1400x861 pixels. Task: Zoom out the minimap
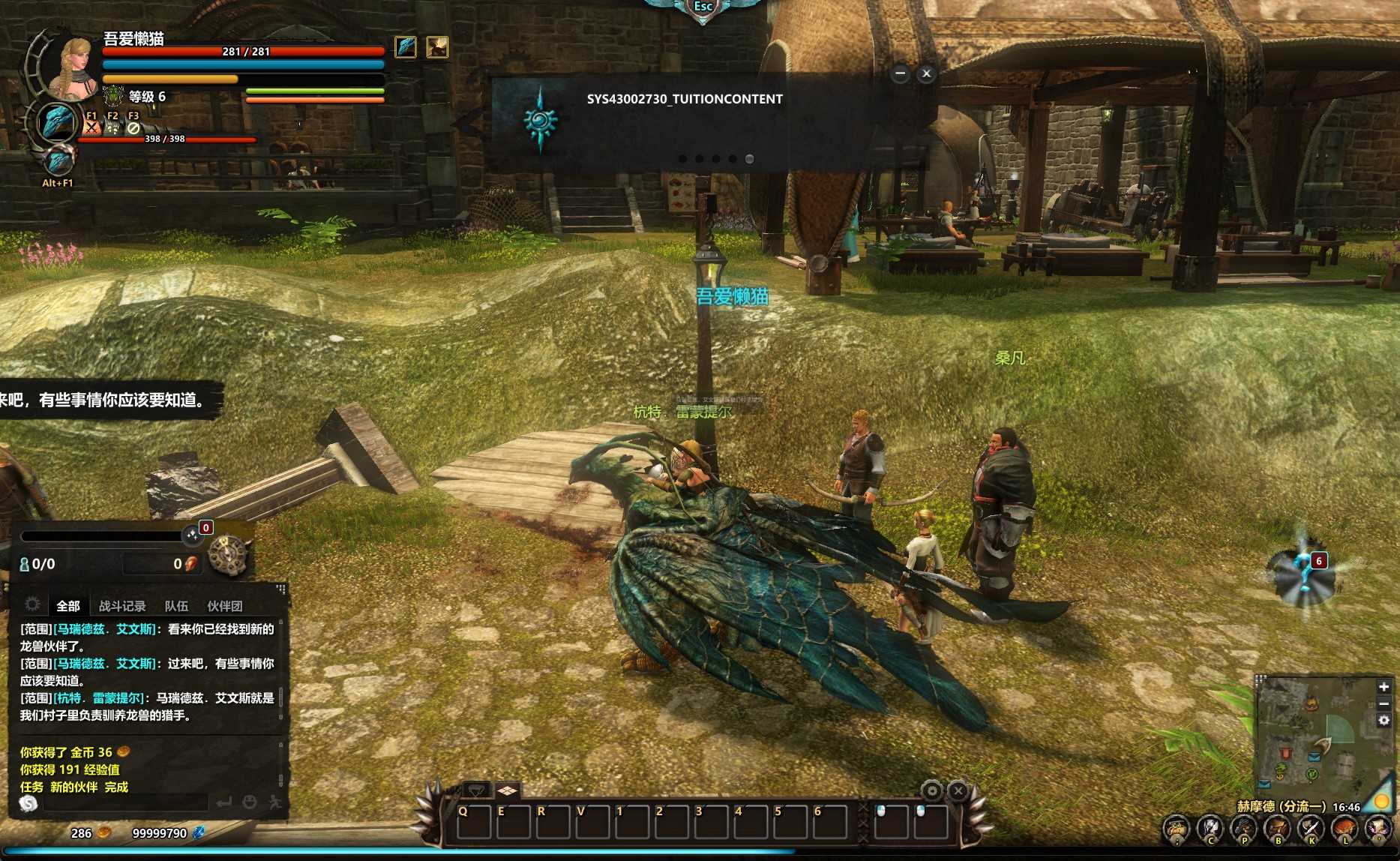tap(1384, 703)
